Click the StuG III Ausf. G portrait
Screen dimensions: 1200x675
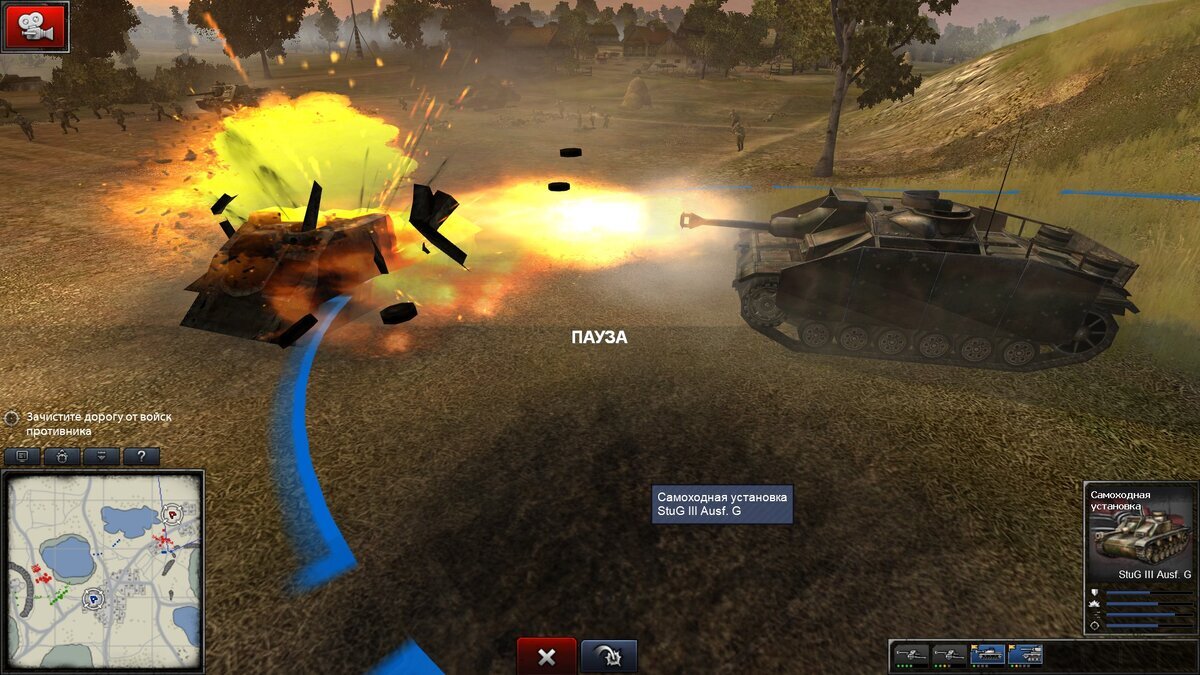[1138, 537]
